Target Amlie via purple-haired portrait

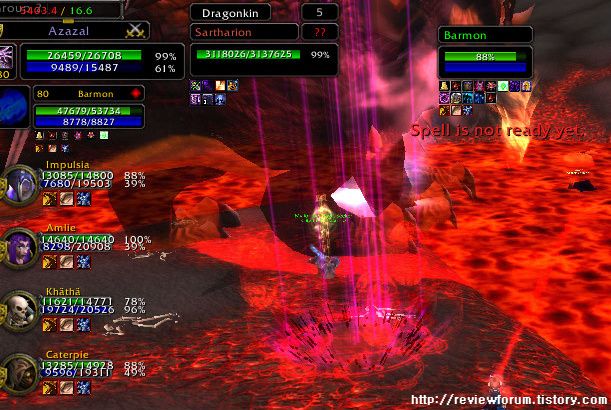point(18,246)
